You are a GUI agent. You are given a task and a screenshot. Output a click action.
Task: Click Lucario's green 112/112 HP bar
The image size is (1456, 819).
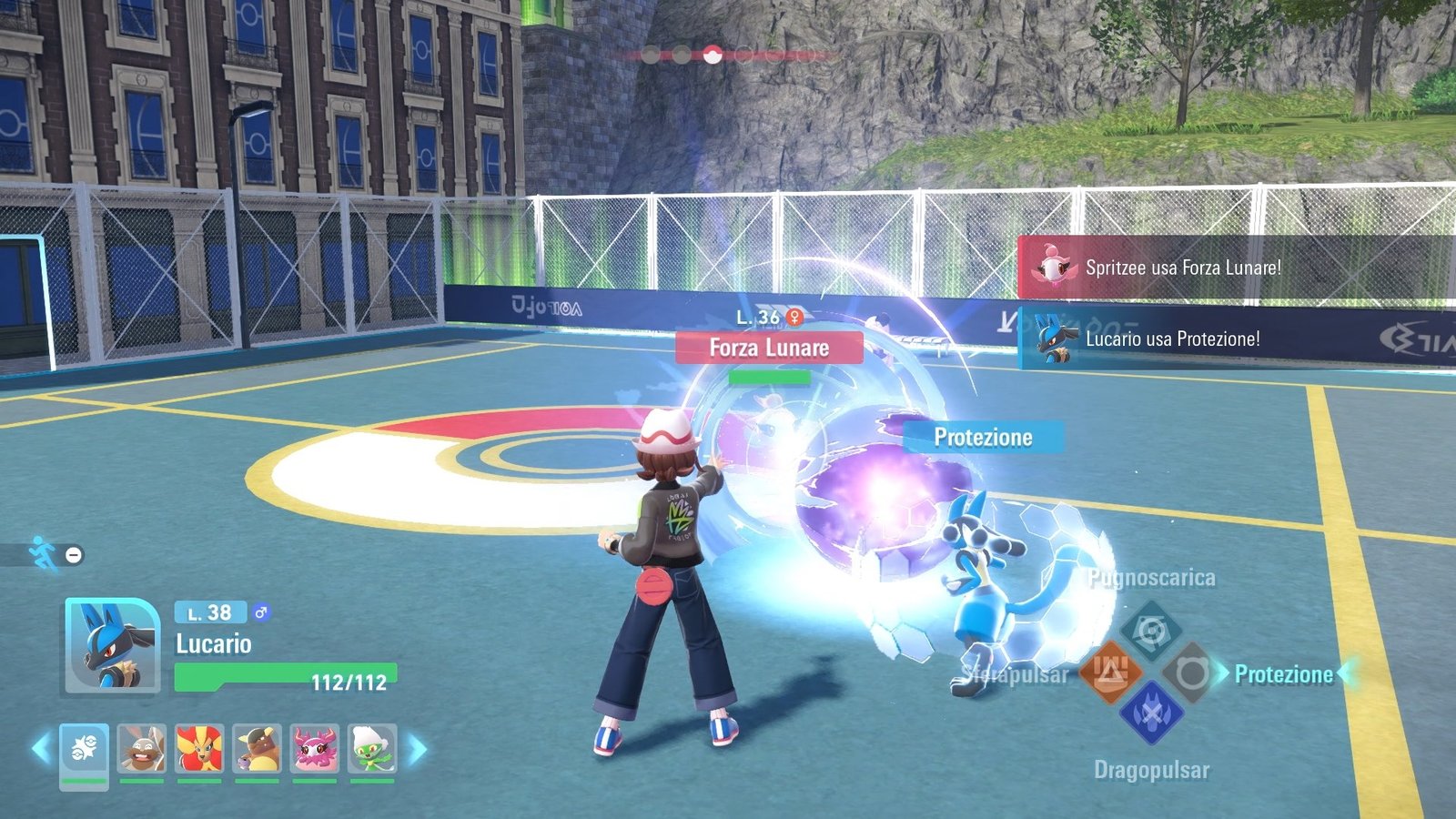click(x=285, y=676)
